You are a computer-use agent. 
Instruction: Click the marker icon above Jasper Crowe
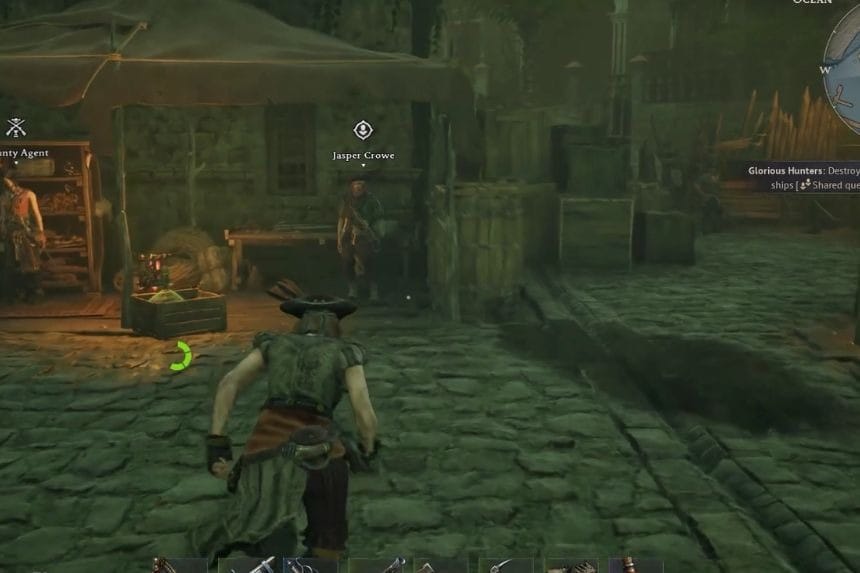(363, 130)
